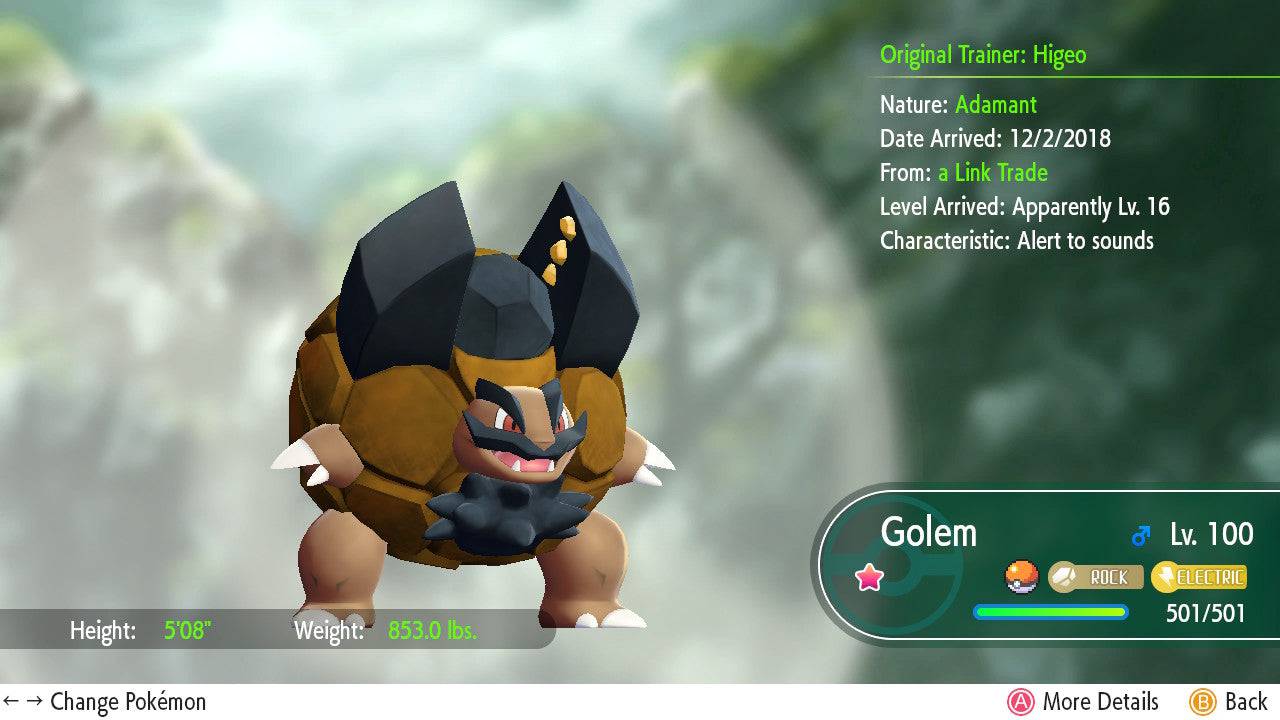This screenshot has height=720, width=1280.
Task: Click the pink star mark icon
Action: click(x=870, y=577)
